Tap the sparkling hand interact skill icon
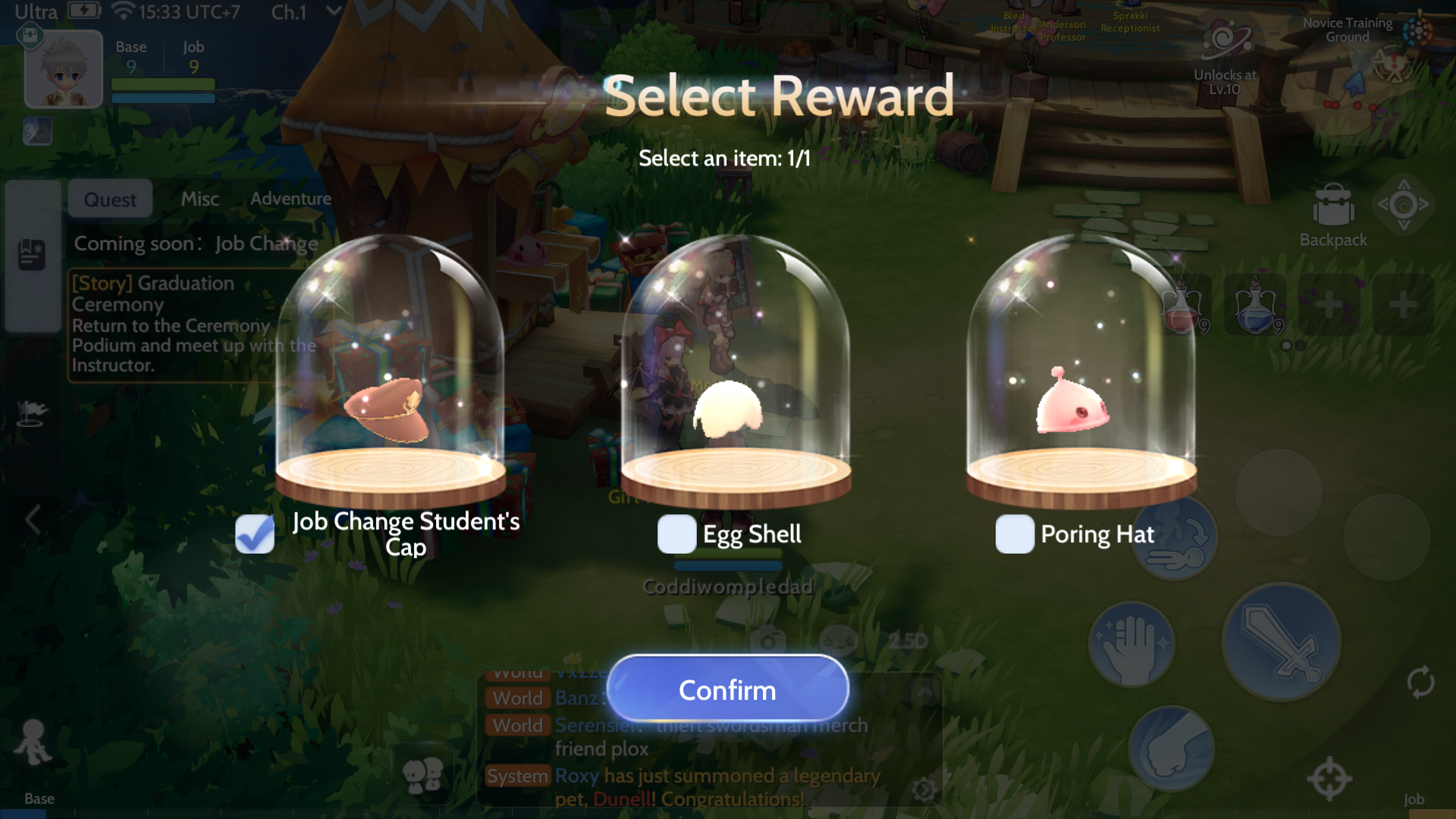 pyautogui.click(x=1131, y=645)
